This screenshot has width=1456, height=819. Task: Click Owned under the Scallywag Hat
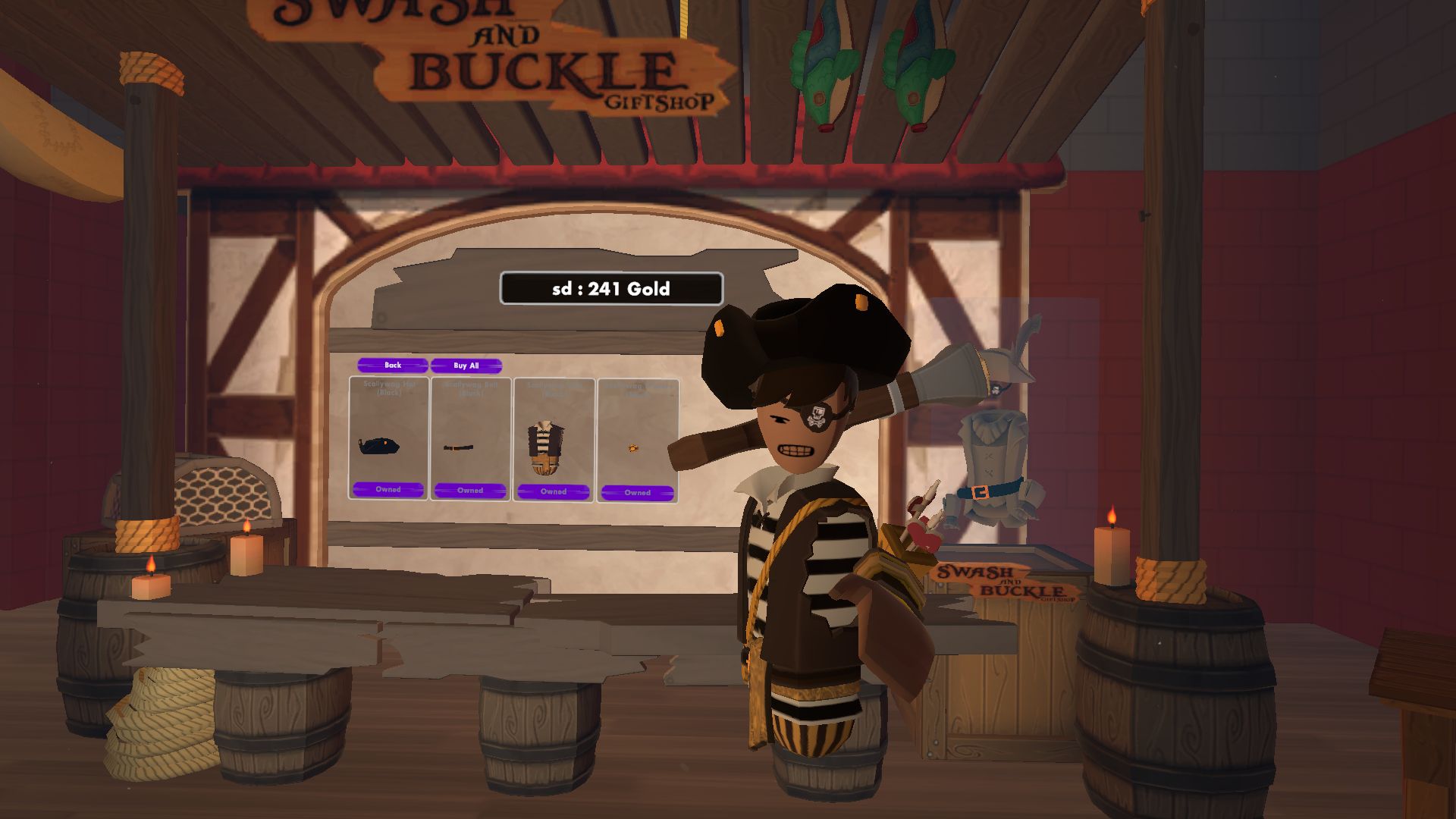(x=388, y=491)
